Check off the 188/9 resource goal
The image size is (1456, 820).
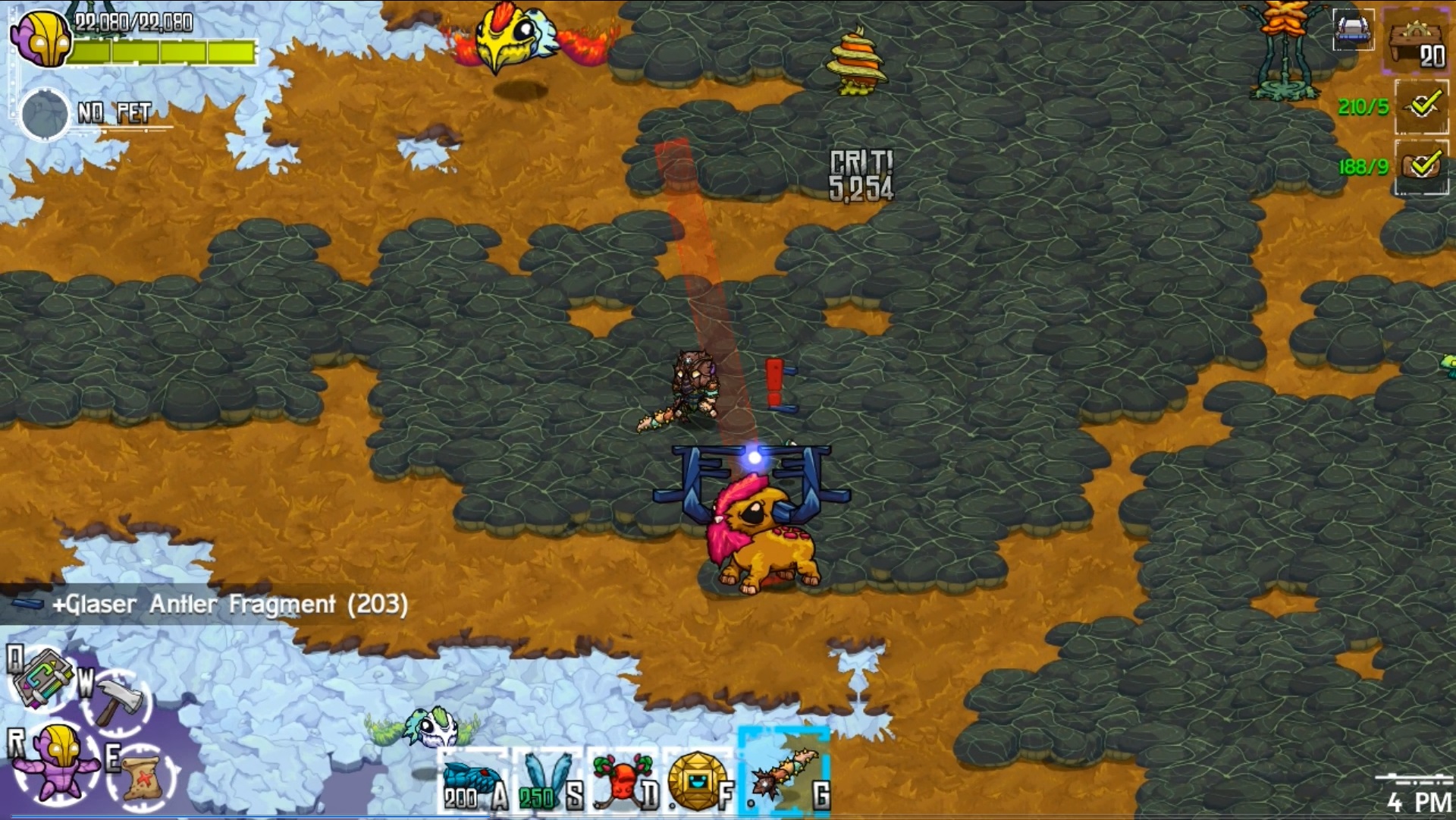coord(1423,167)
